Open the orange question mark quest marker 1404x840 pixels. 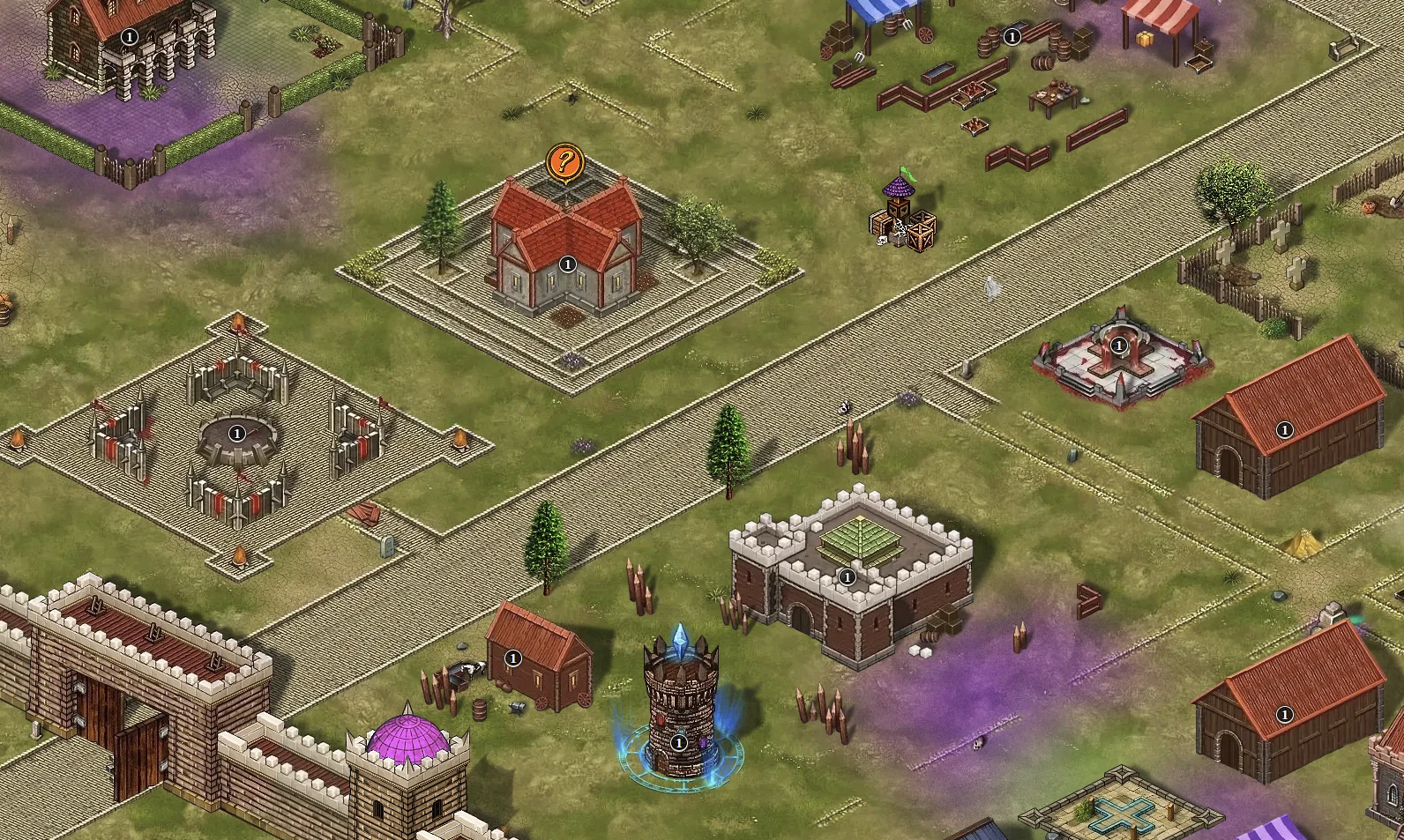[x=565, y=163]
